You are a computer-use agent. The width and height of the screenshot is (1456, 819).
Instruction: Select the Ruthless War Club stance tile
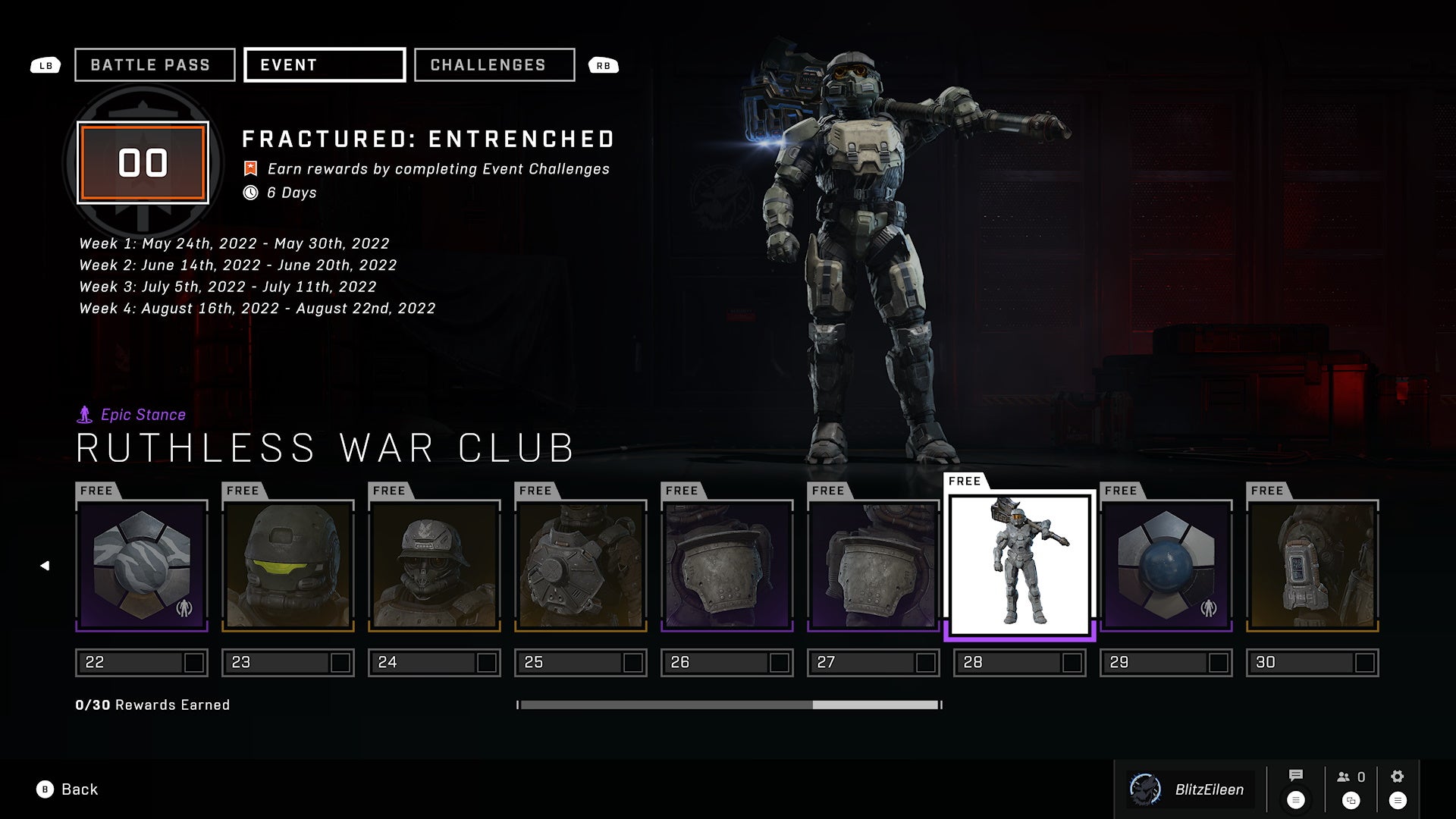point(1020,566)
